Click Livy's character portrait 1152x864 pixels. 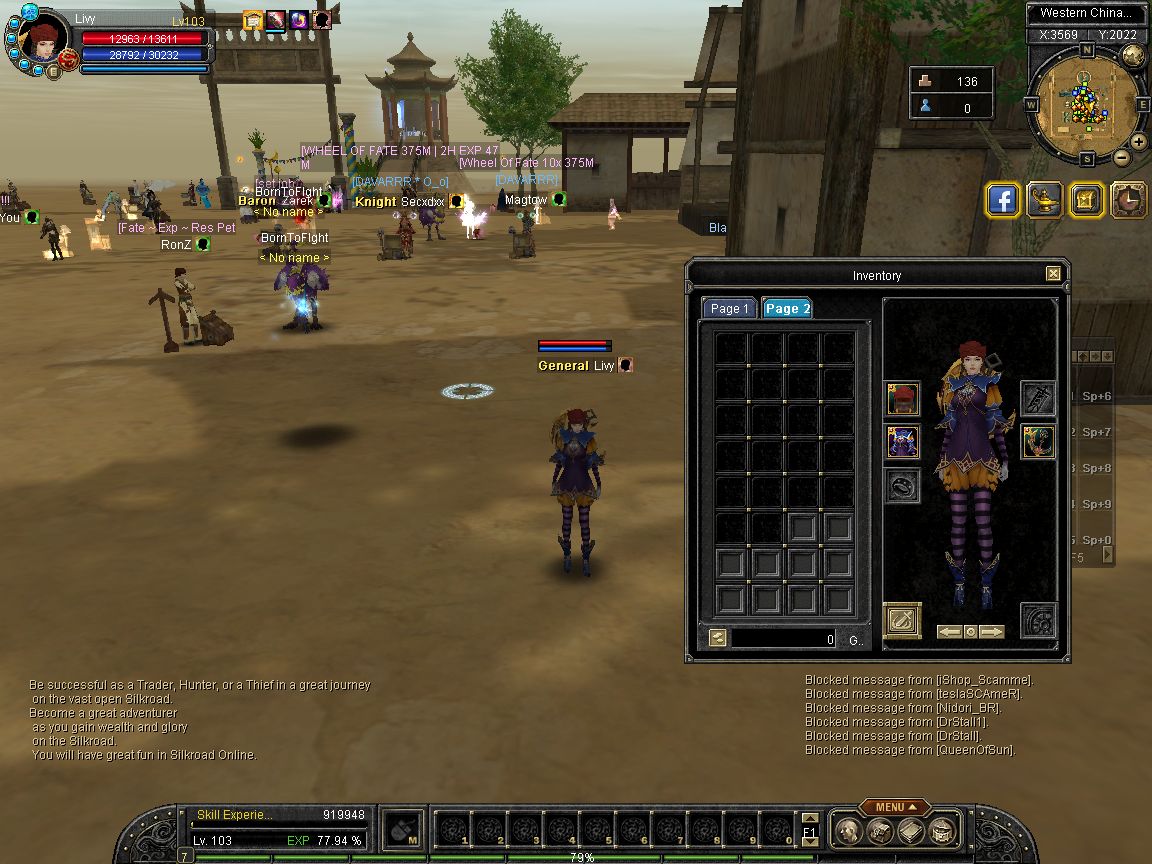[x=42, y=40]
